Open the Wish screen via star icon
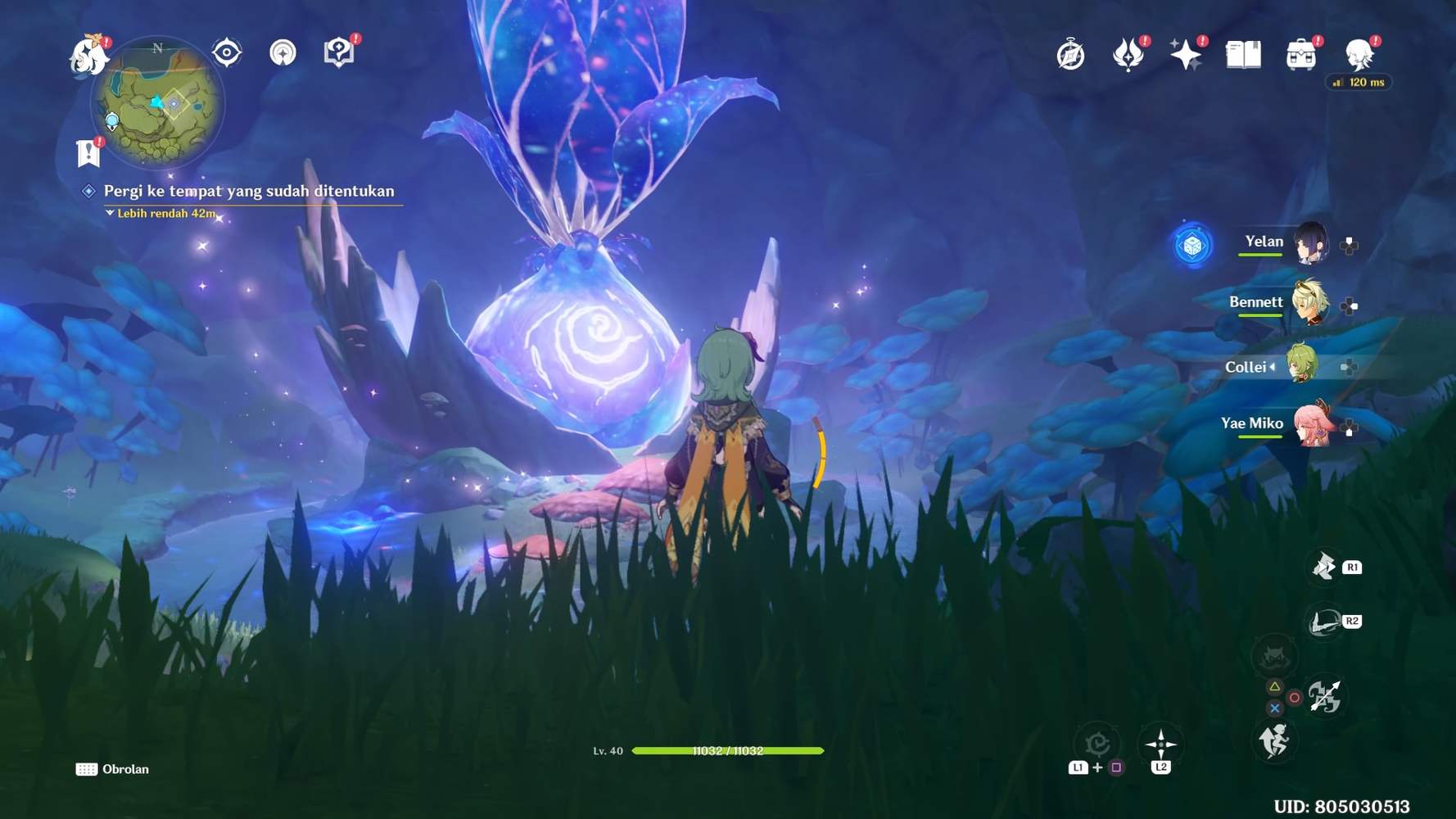 pos(1187,53)
